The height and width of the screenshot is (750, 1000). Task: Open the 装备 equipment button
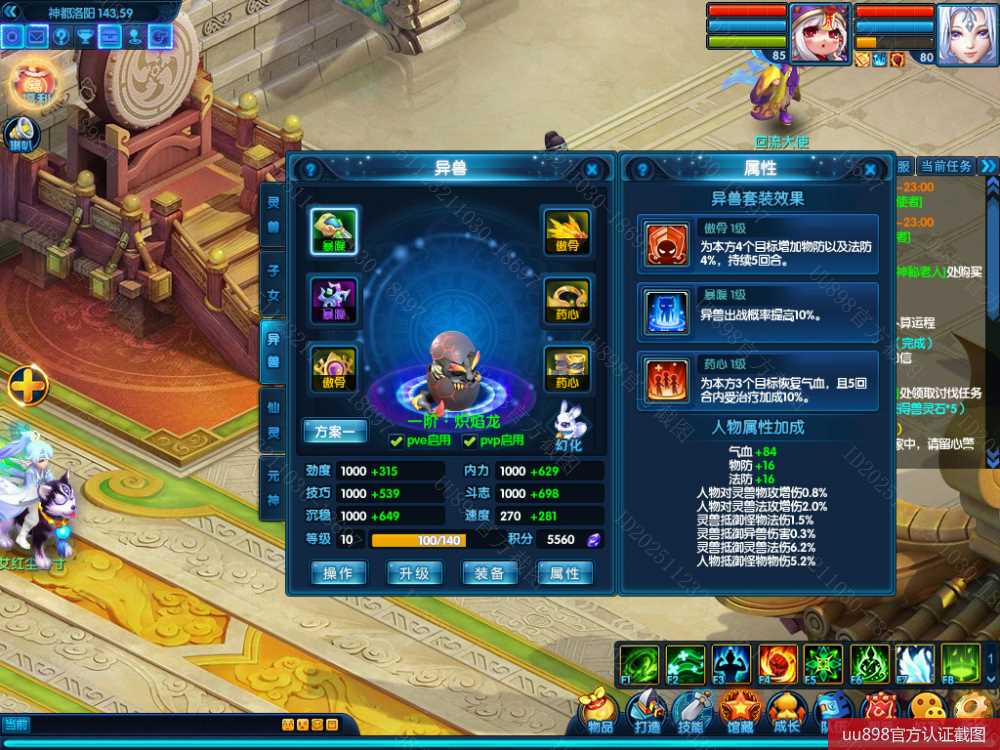tap(489, 573)
